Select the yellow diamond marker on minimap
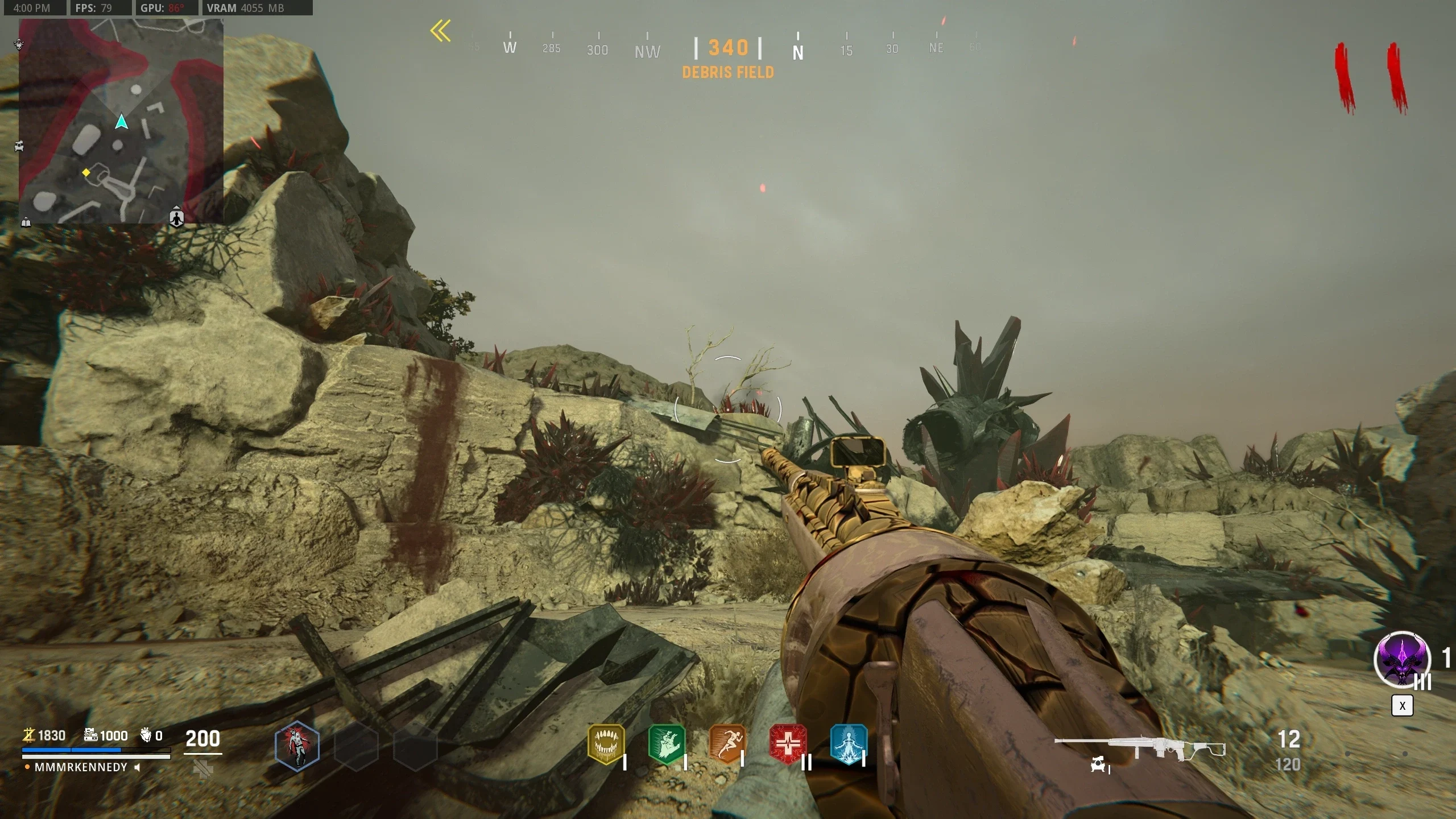 (86, 172)
